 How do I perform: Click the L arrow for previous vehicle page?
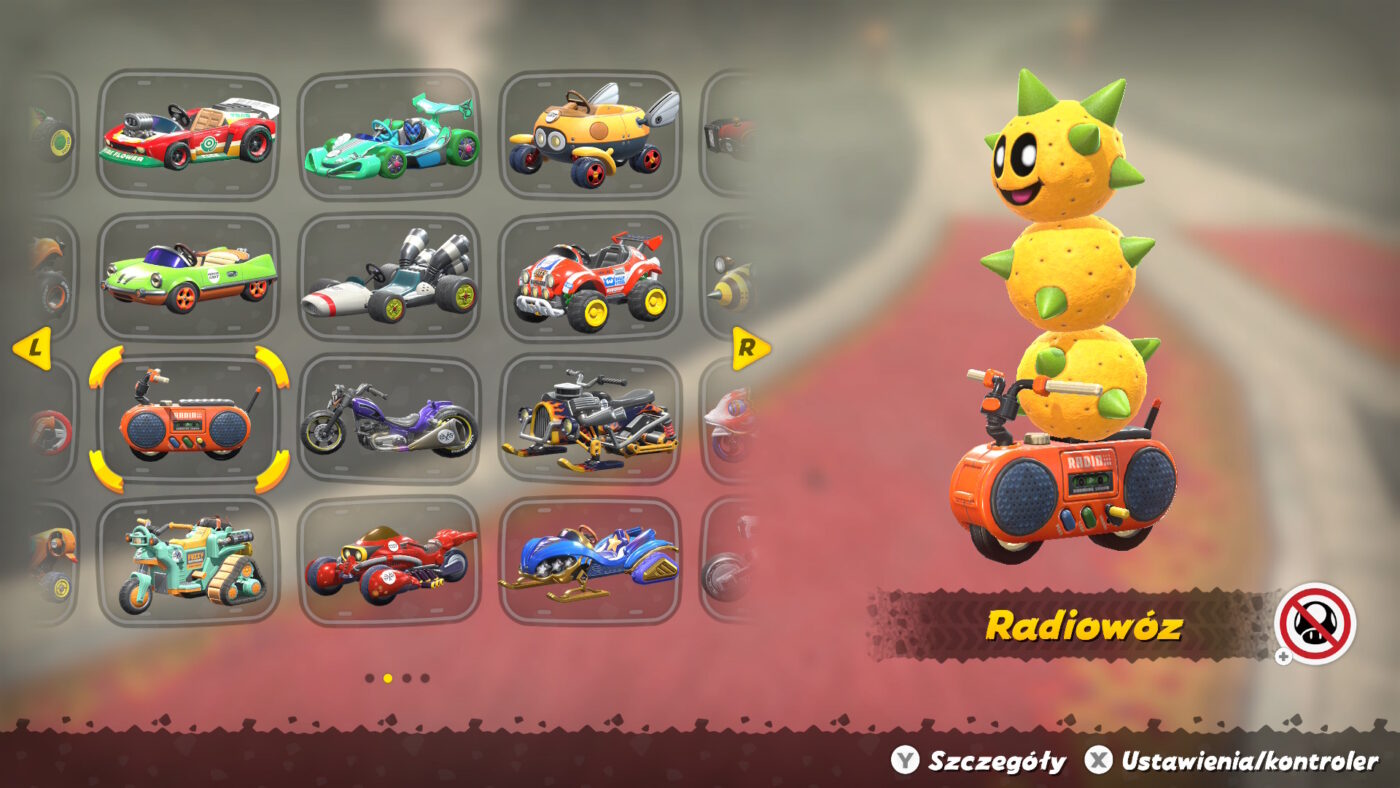coord(36,349)
